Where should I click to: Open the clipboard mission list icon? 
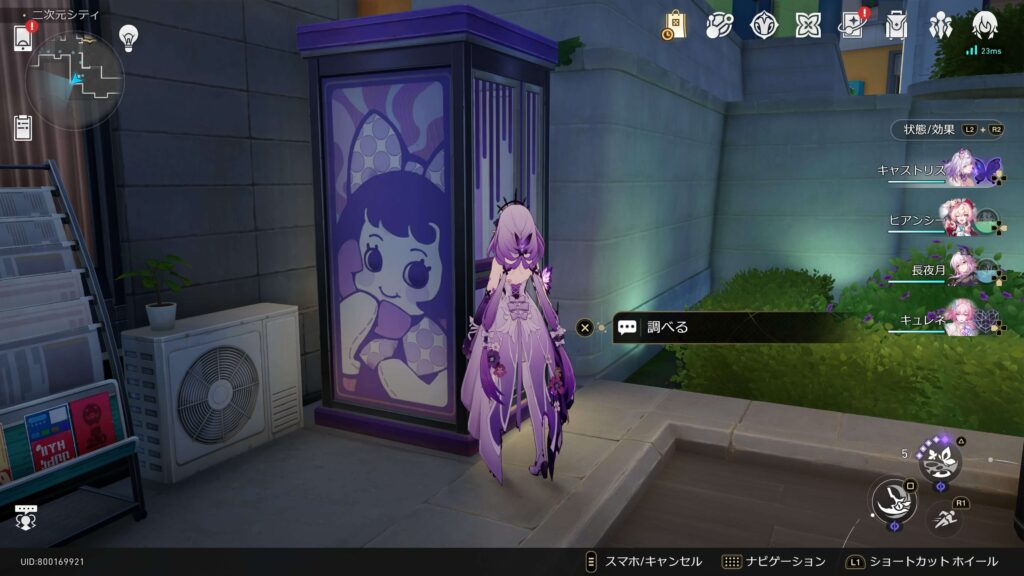point(24,127)
